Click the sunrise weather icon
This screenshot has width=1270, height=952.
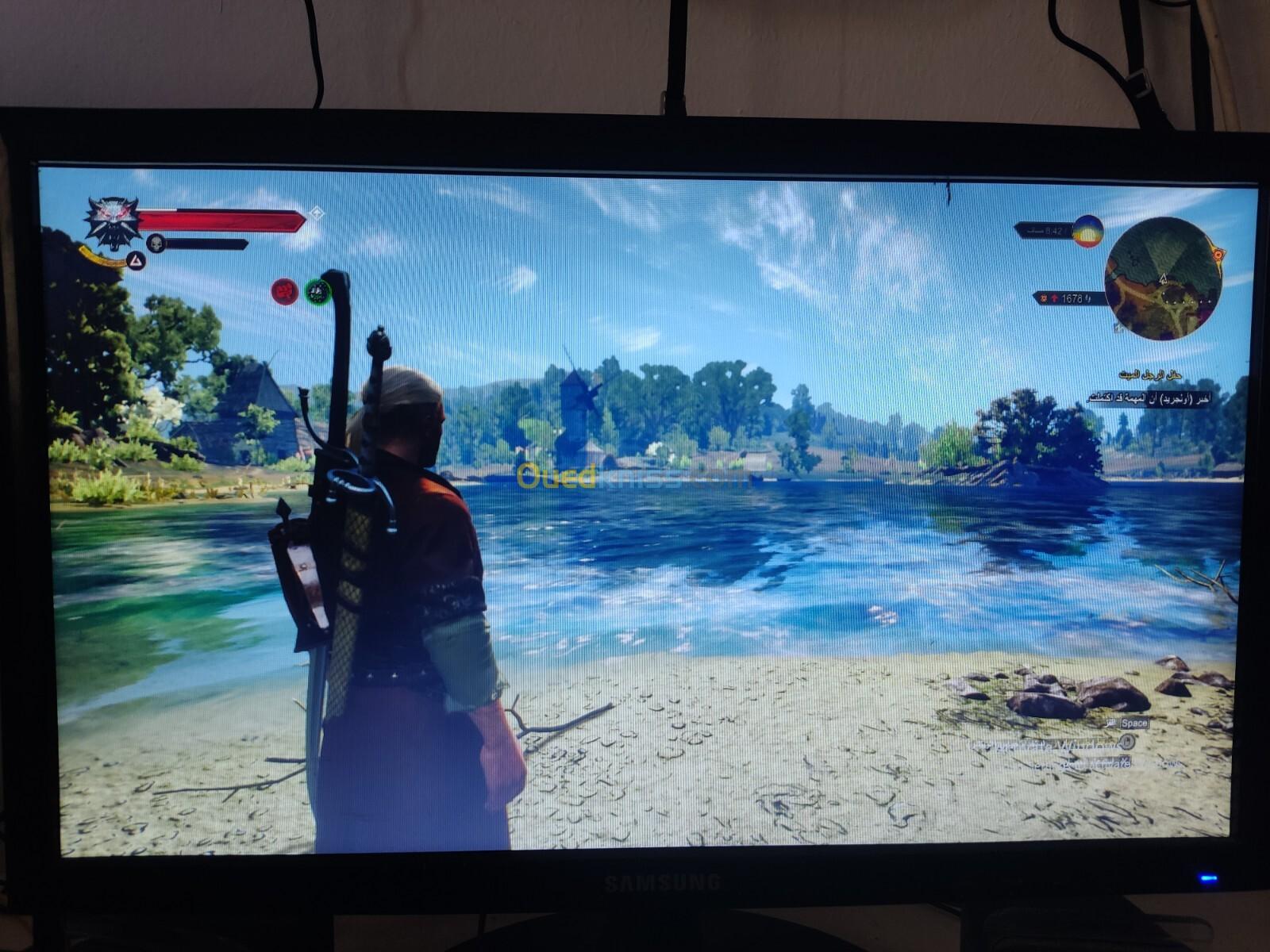tap(1087, 230)
